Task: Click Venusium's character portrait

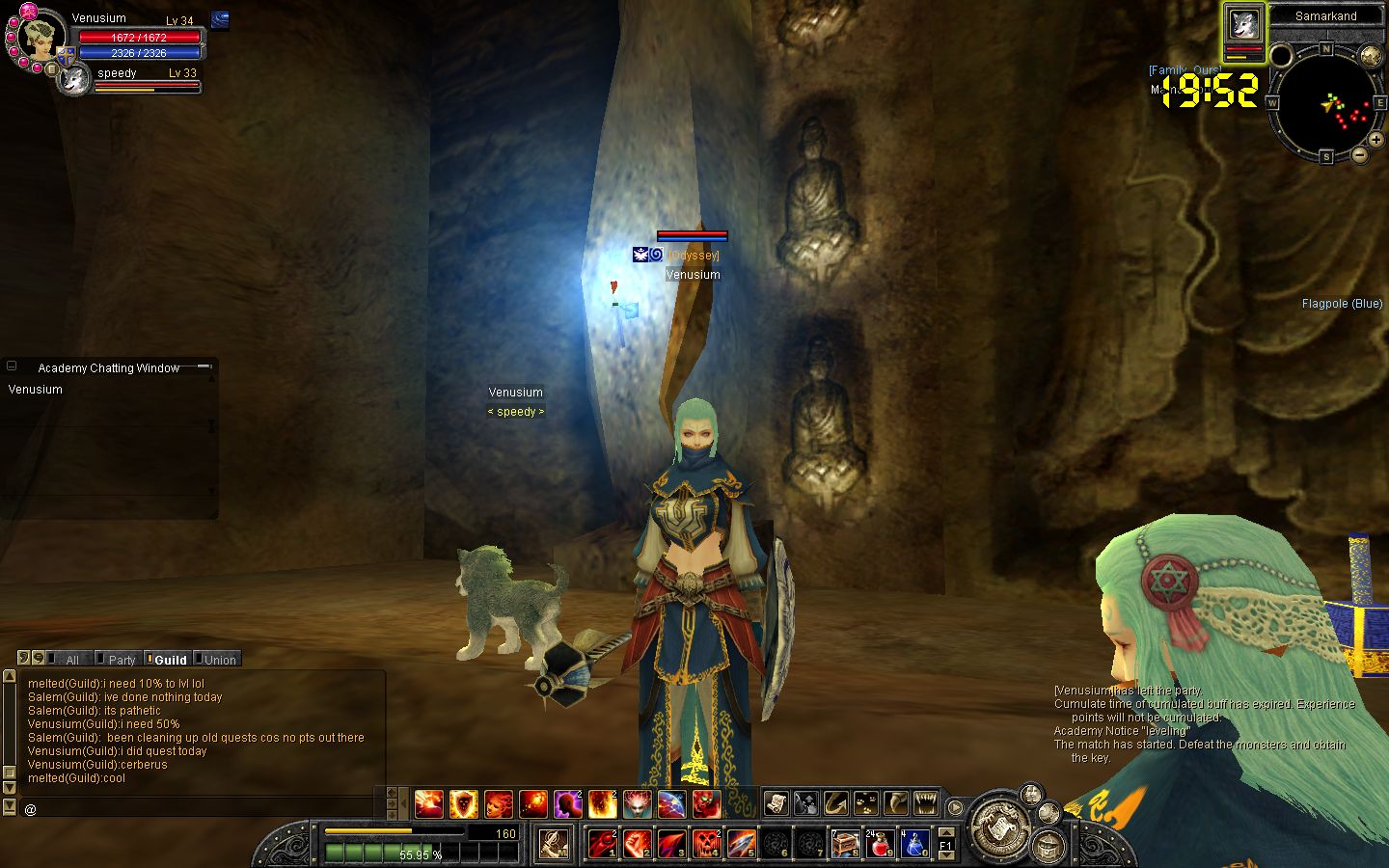Action: tap(41, 39)
